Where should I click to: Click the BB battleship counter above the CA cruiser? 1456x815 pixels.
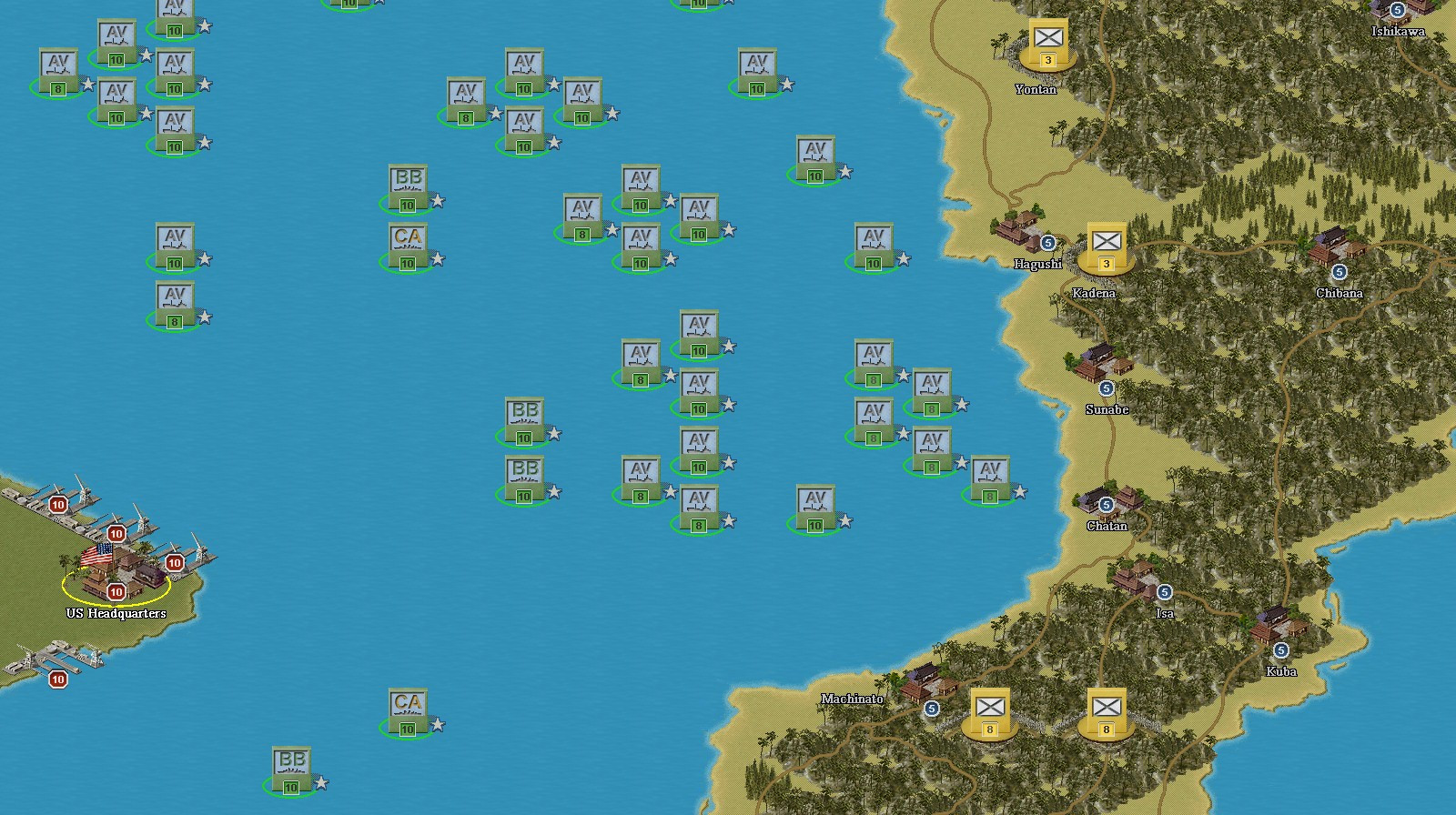click(x=409, y=188)
